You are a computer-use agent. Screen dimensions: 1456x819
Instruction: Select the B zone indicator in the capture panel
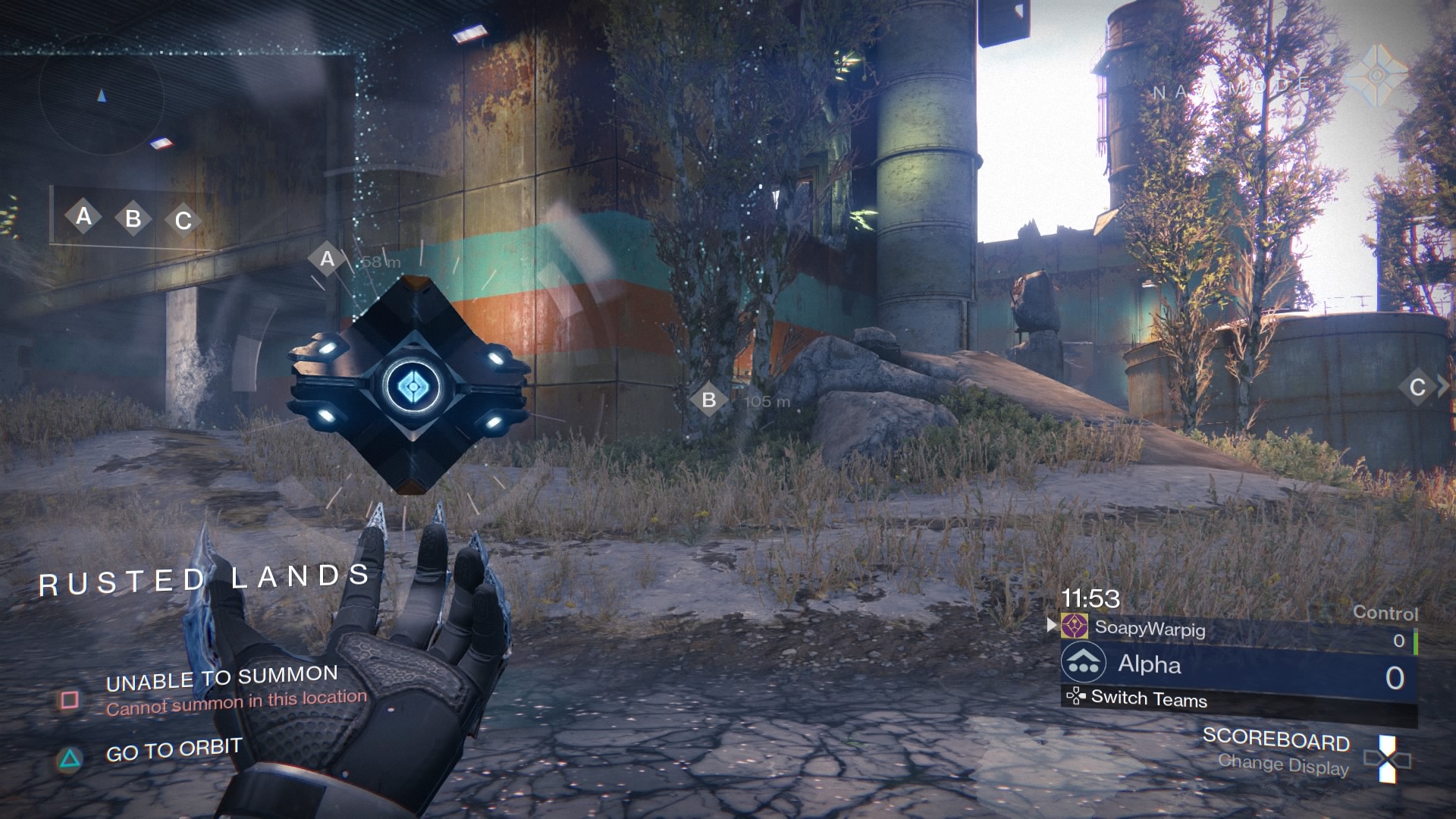coord(133,219)
